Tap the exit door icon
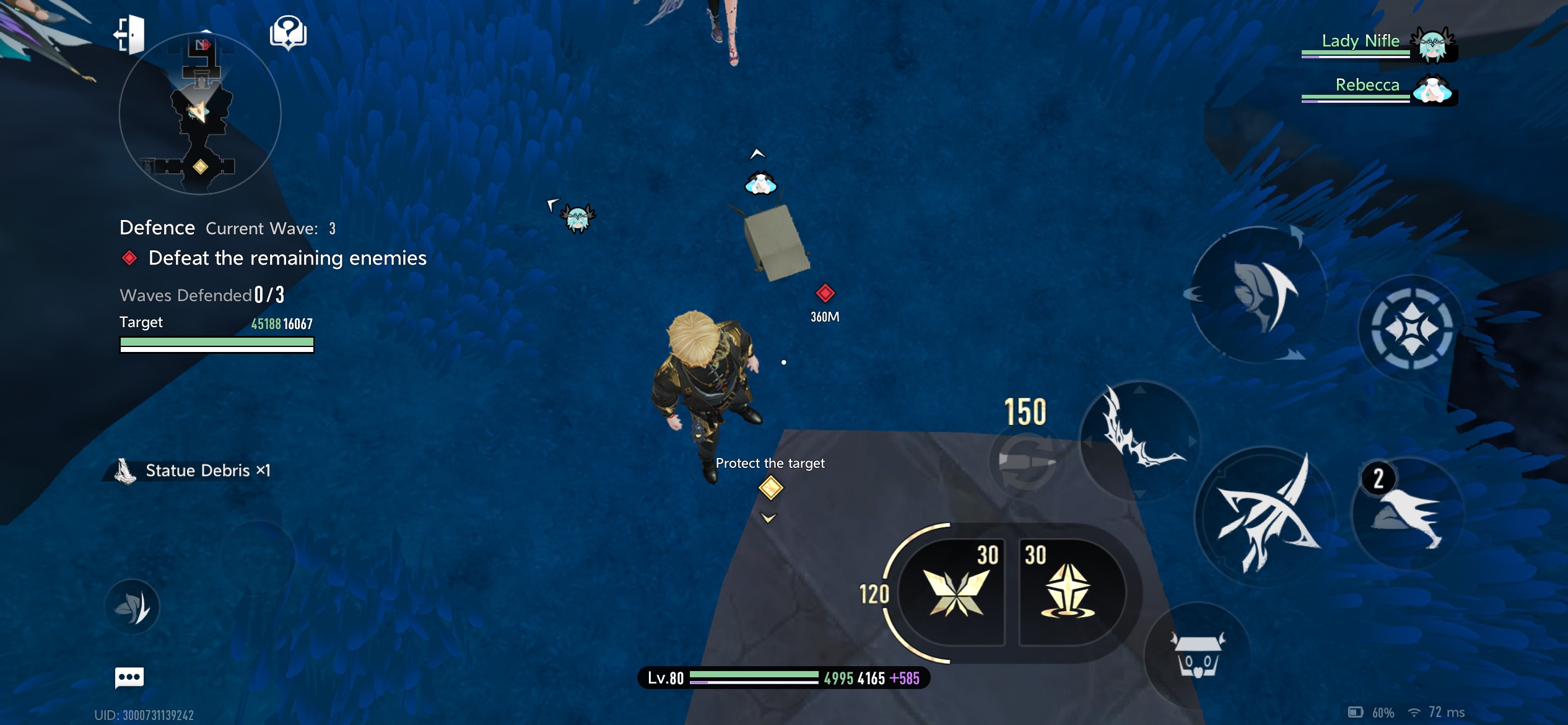 (130, 34)
